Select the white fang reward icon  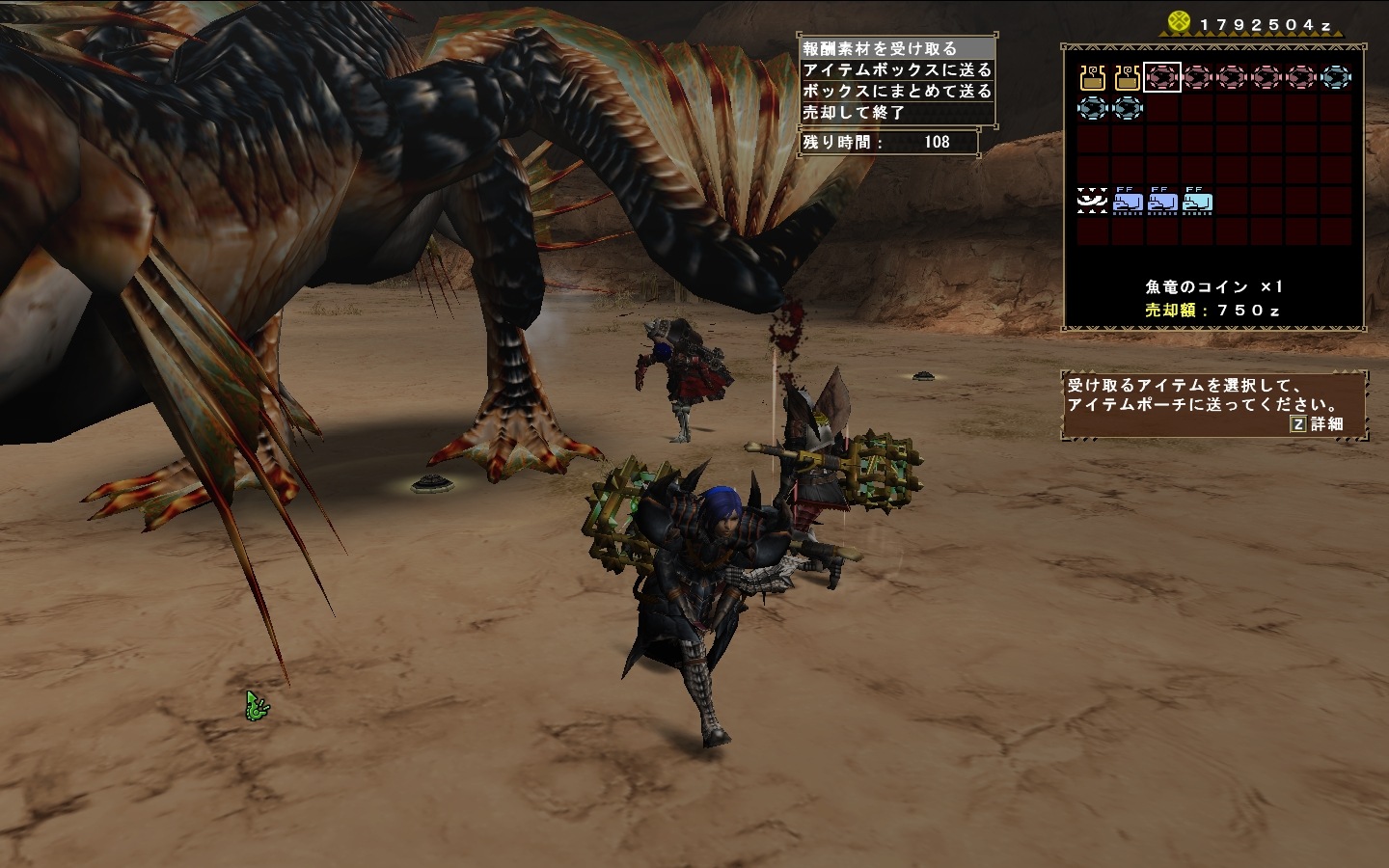pyautogui.click(x=1093, y=202)
